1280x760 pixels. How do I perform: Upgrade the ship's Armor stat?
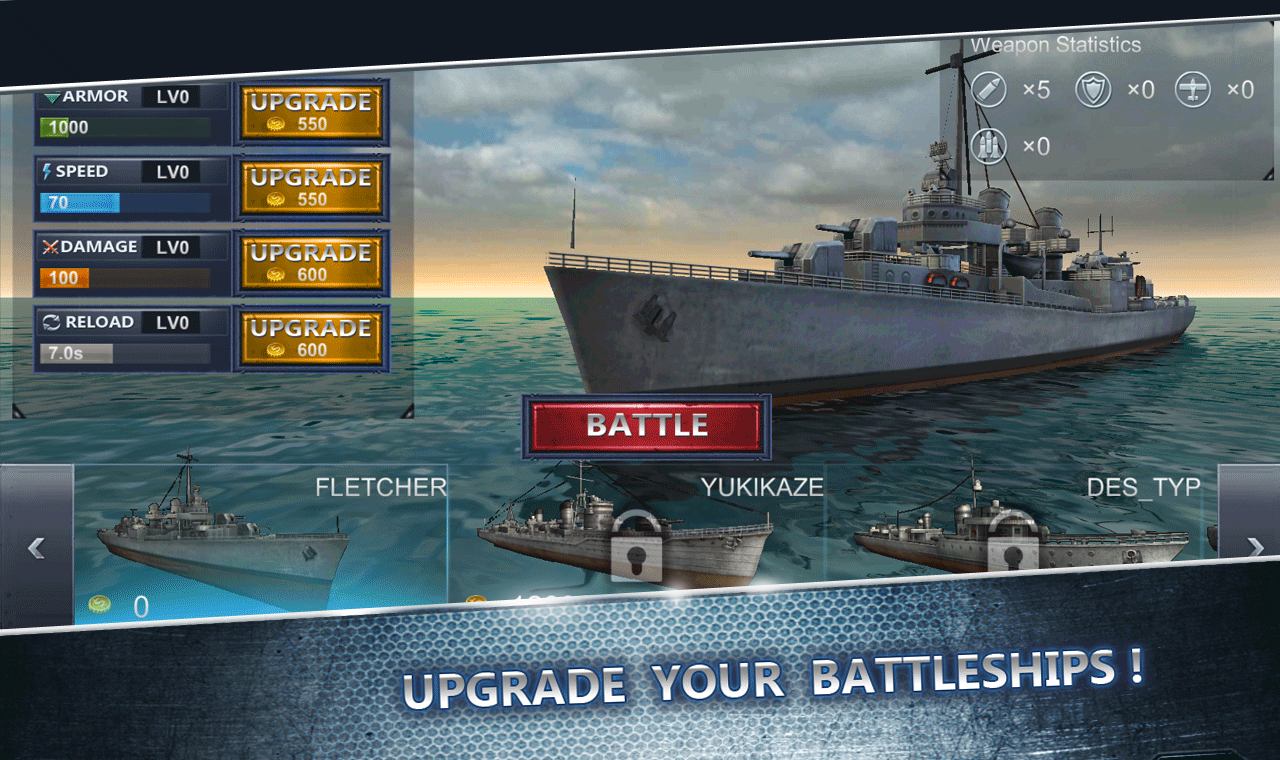tap(310, 112)
